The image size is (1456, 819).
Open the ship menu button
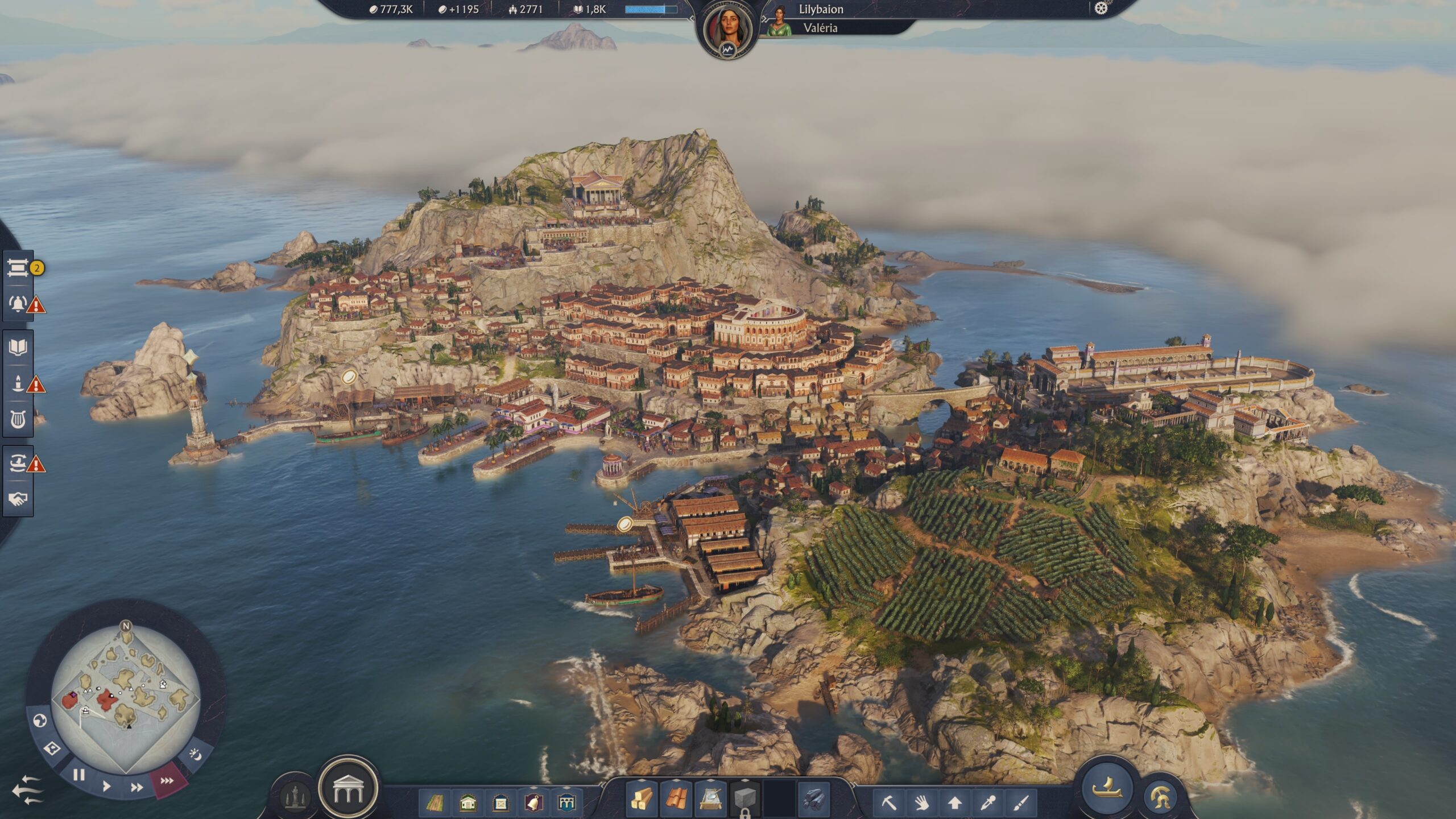(x=1107, y=789)
